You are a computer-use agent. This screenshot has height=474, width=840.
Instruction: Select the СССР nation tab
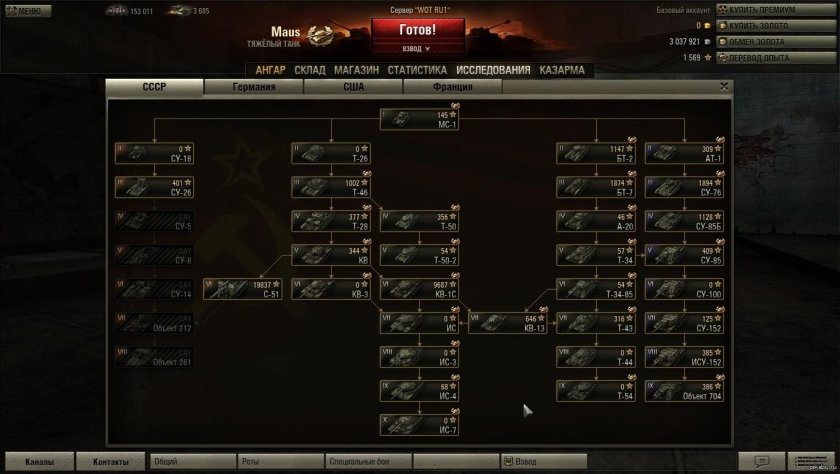(x=155, y=87)
